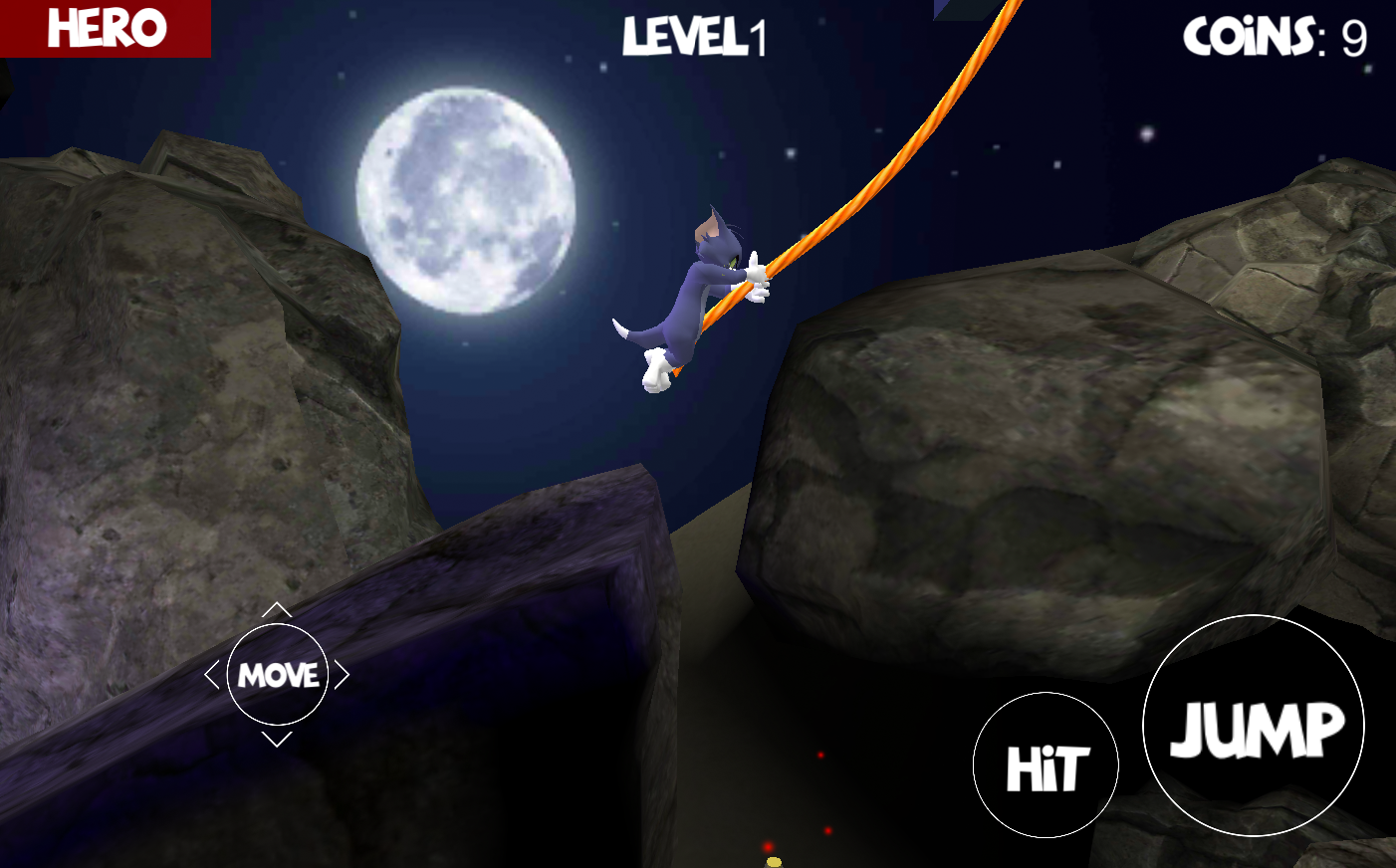Tap the center of the MOVE control pad
This screenshot has height=868, width=1396.
[280, 675]
